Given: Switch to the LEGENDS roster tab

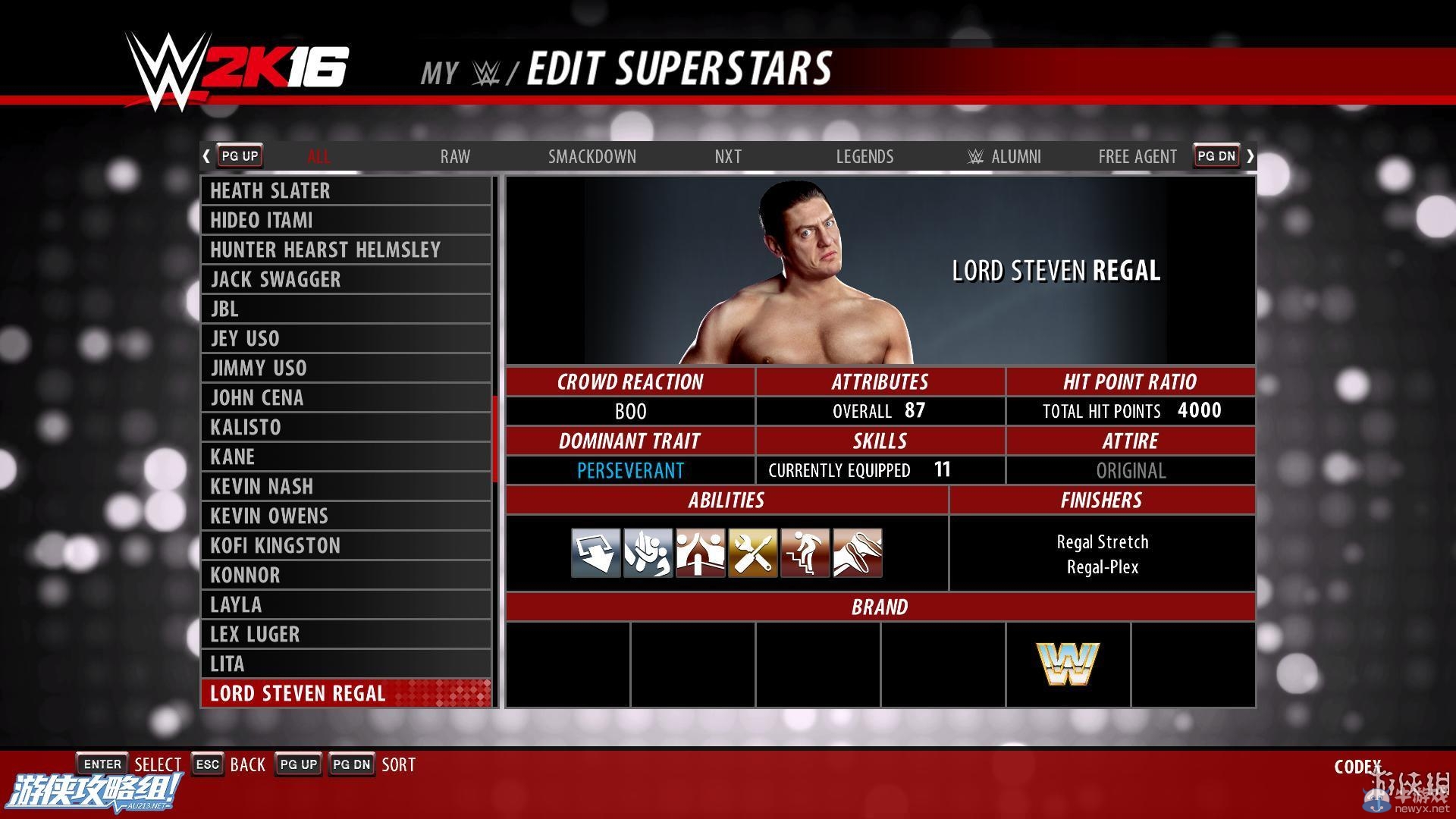Looking at the screenshot, I should pyautogui.click(x=864, y=156).
